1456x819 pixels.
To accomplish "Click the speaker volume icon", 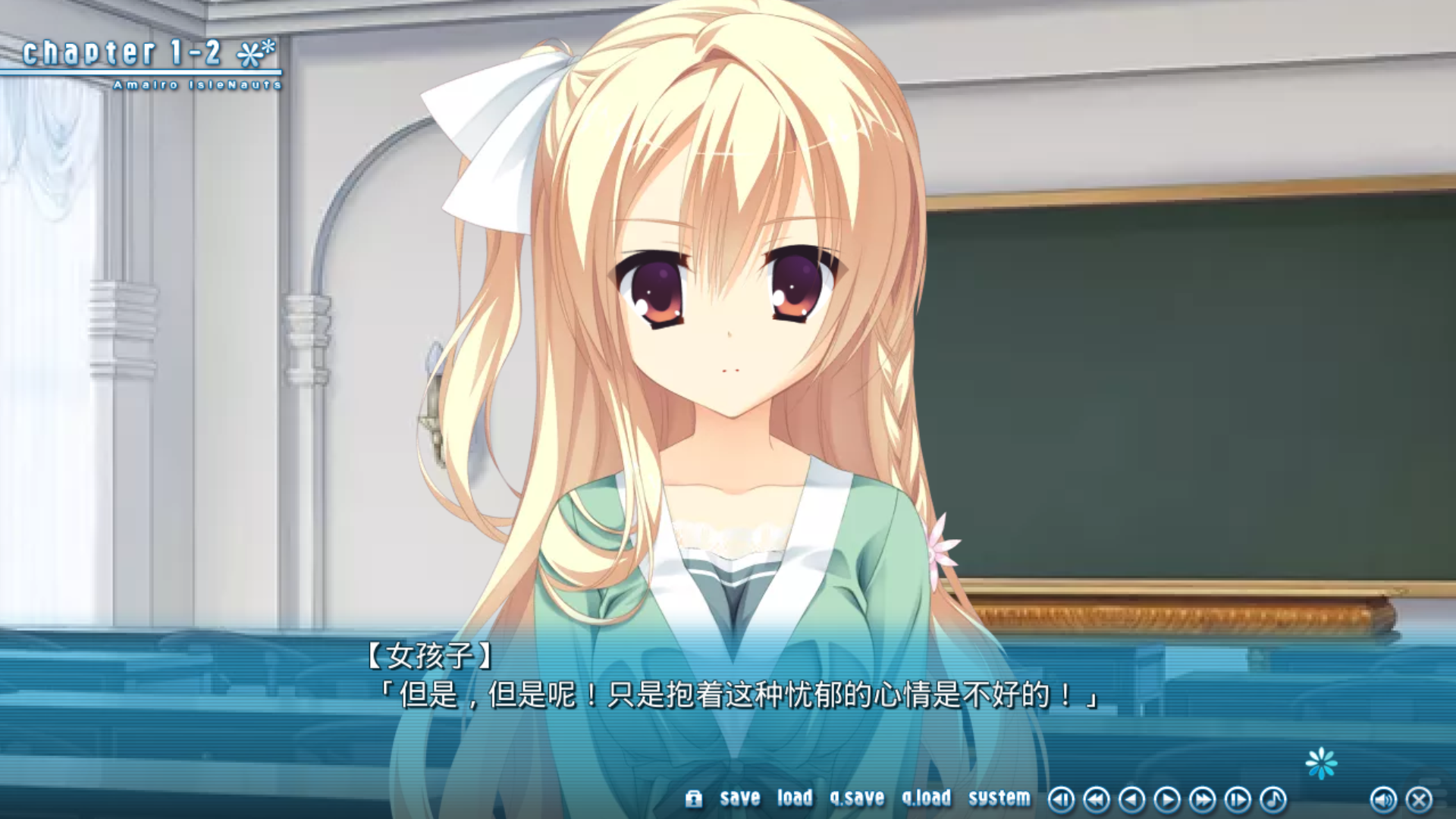I will coord(1383,799).
